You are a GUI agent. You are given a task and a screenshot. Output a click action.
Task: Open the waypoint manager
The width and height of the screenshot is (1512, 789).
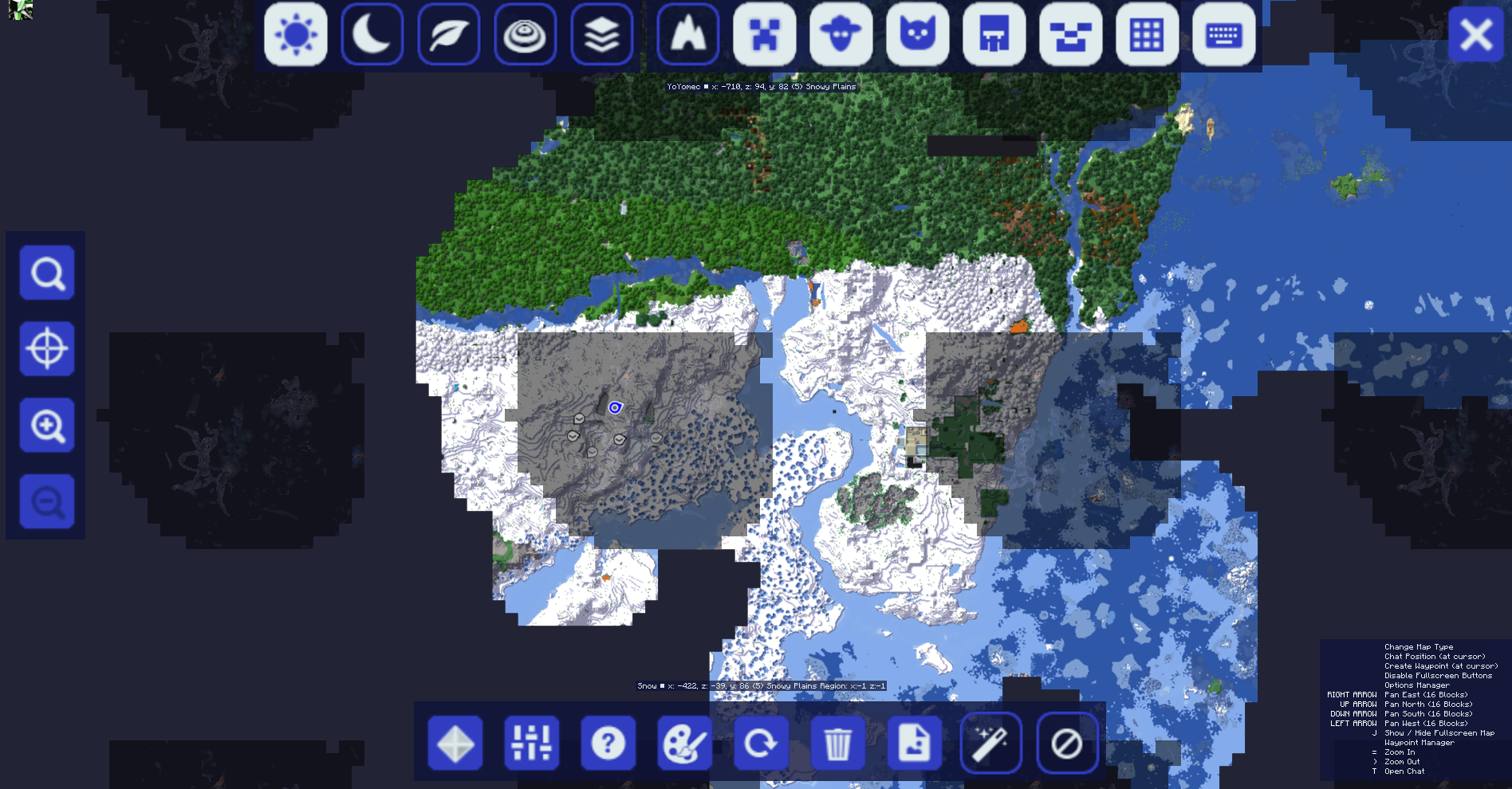pos(455,743)
